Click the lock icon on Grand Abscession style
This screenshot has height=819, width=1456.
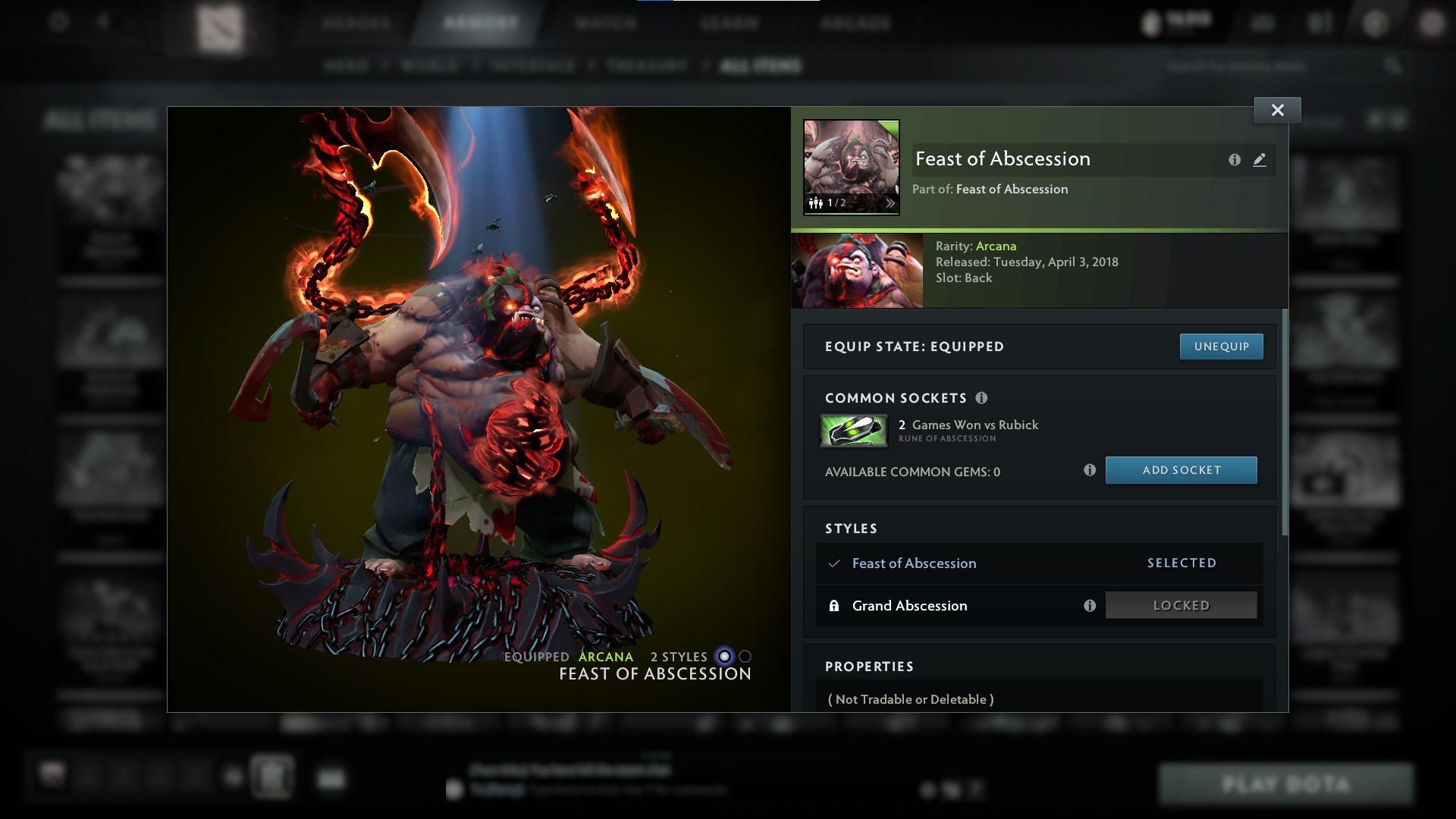tap(835, 605)
